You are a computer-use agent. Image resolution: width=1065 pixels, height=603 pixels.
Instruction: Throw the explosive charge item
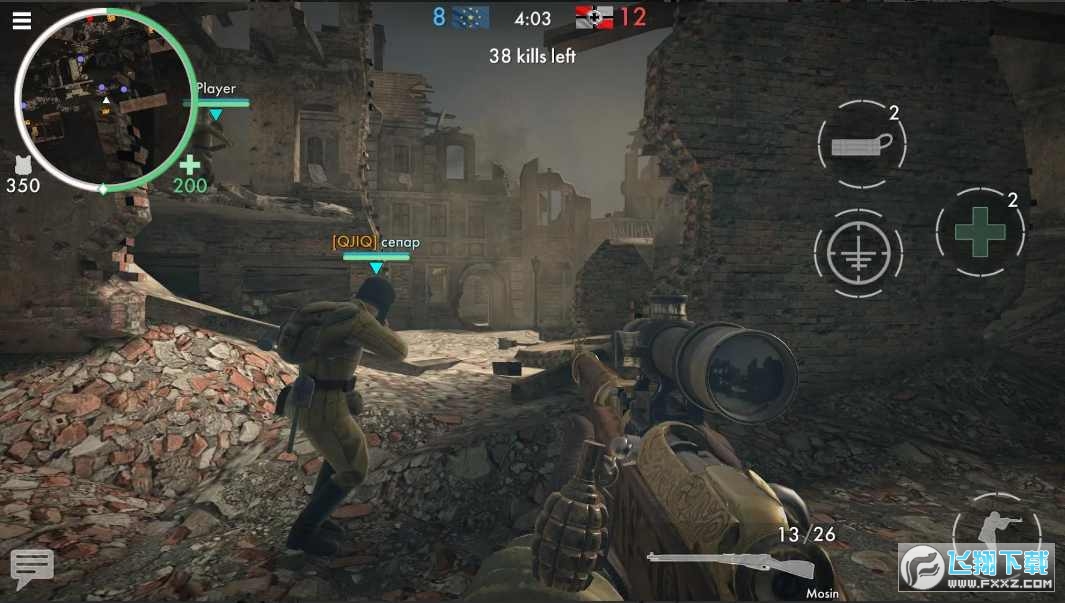pos(860,147)
